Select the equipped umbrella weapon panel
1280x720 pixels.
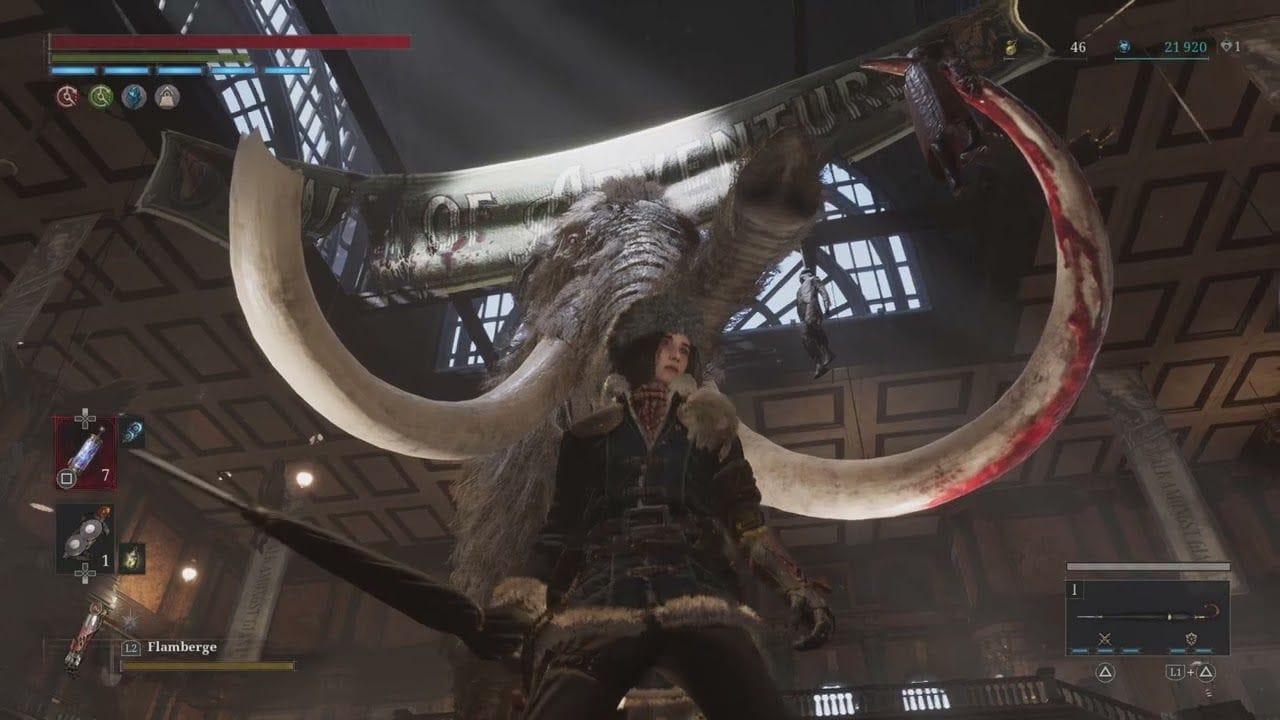[1147, 617]
